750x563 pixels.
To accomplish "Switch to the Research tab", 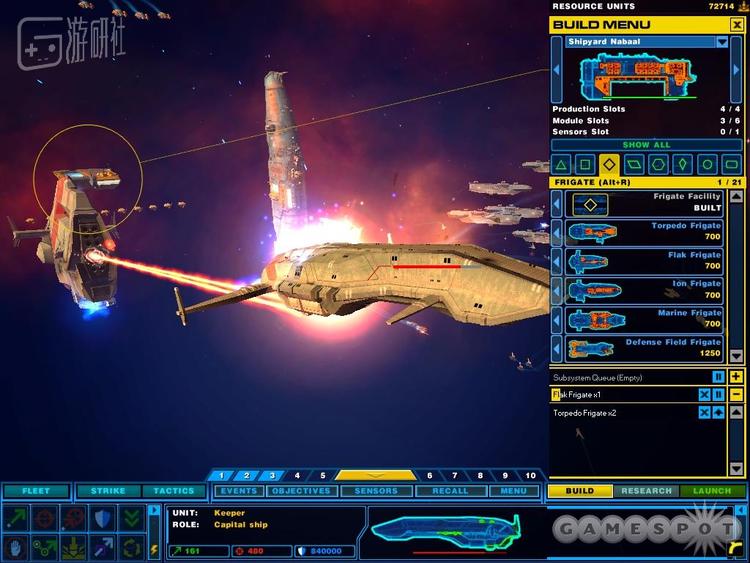I will pos(646,491).
